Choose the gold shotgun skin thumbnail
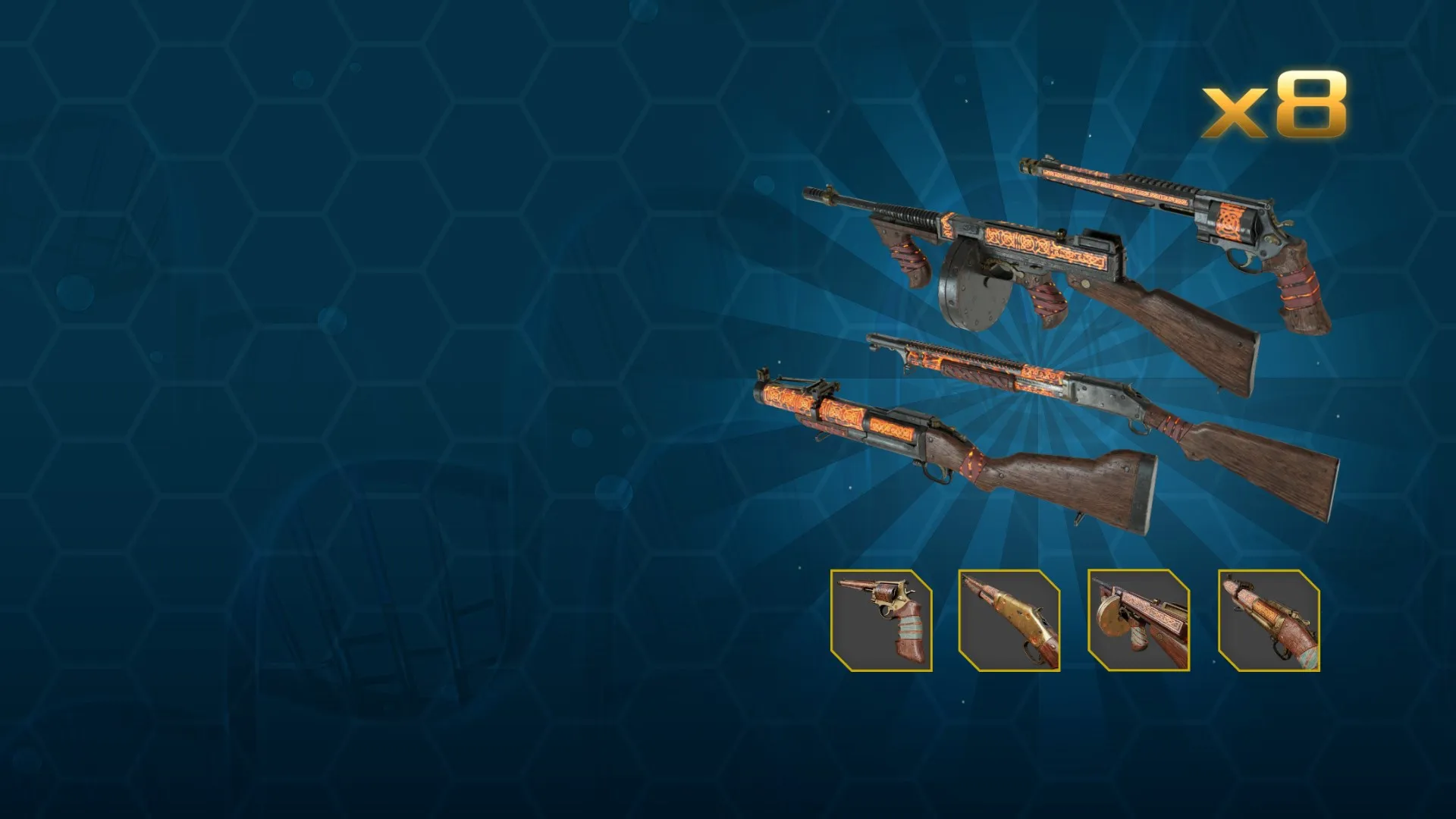 pos(1009,620)
